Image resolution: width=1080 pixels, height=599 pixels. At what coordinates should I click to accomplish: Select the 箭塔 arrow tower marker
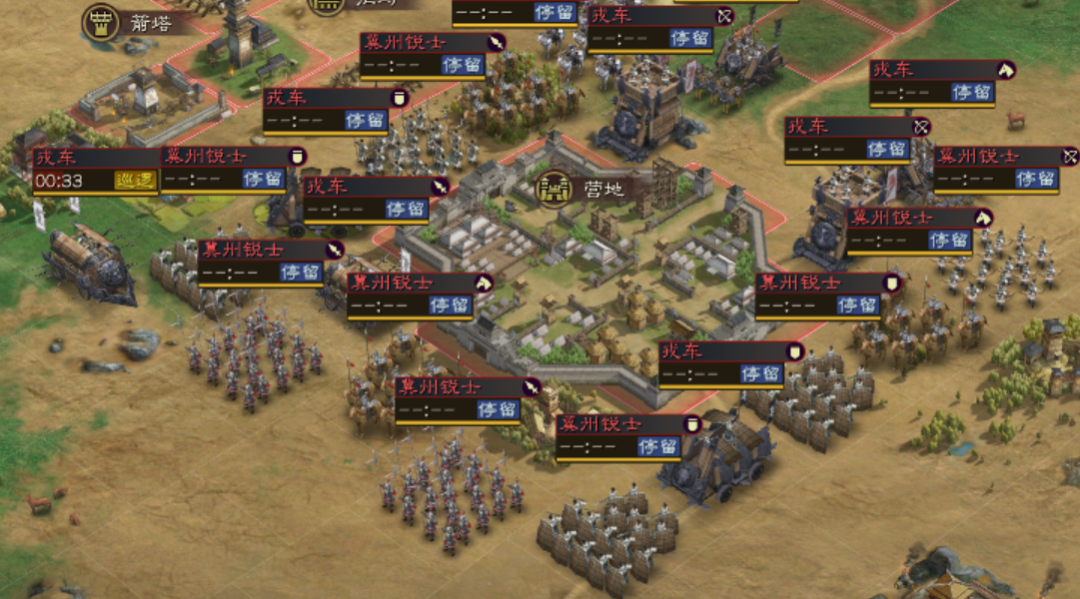click(101, 21)
